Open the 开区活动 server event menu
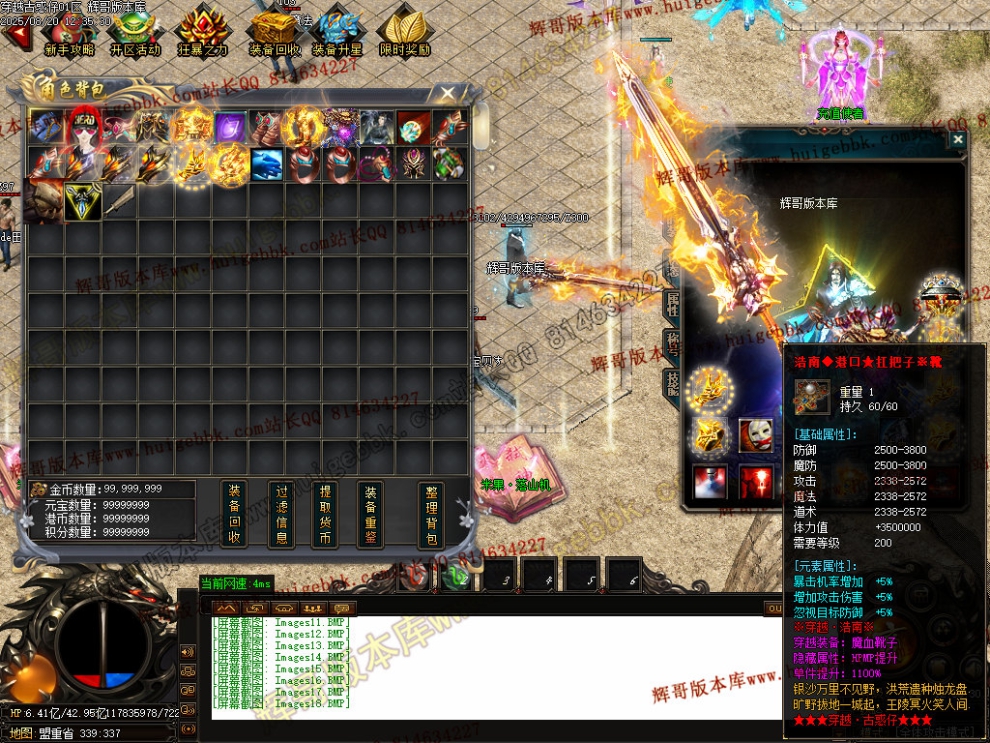 [135, 31]
